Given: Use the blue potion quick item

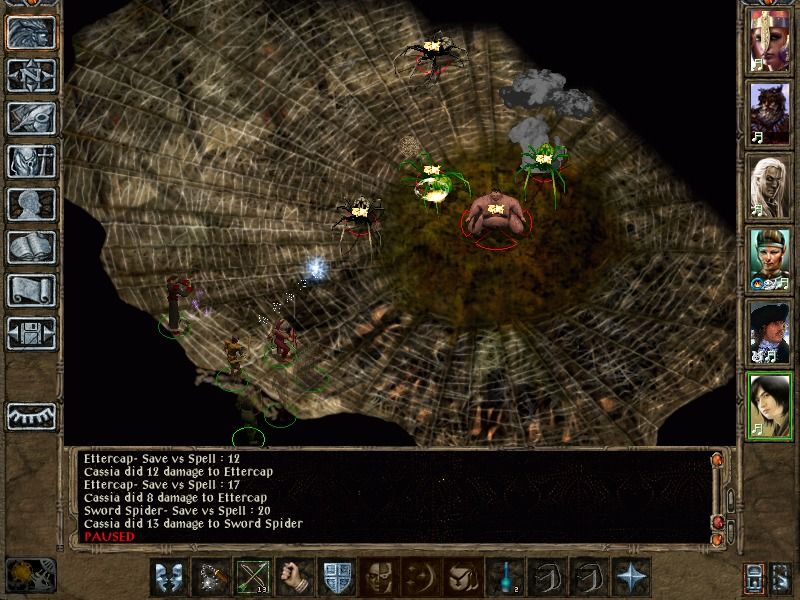Looking at the screenshot, I should pyautogui.click(x=502, y=577).
